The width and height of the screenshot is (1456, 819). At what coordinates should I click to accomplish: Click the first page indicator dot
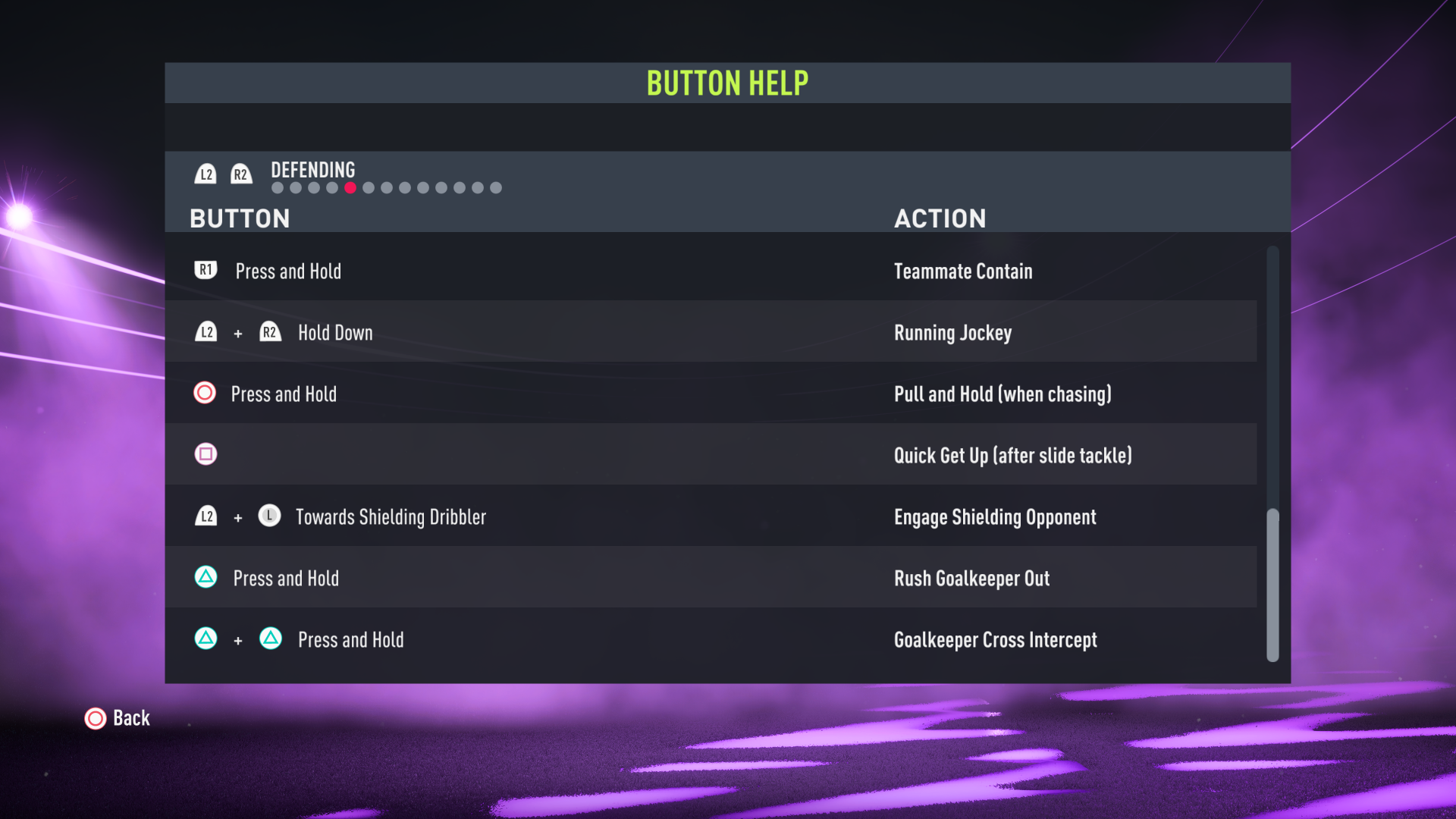pos(276,187)
